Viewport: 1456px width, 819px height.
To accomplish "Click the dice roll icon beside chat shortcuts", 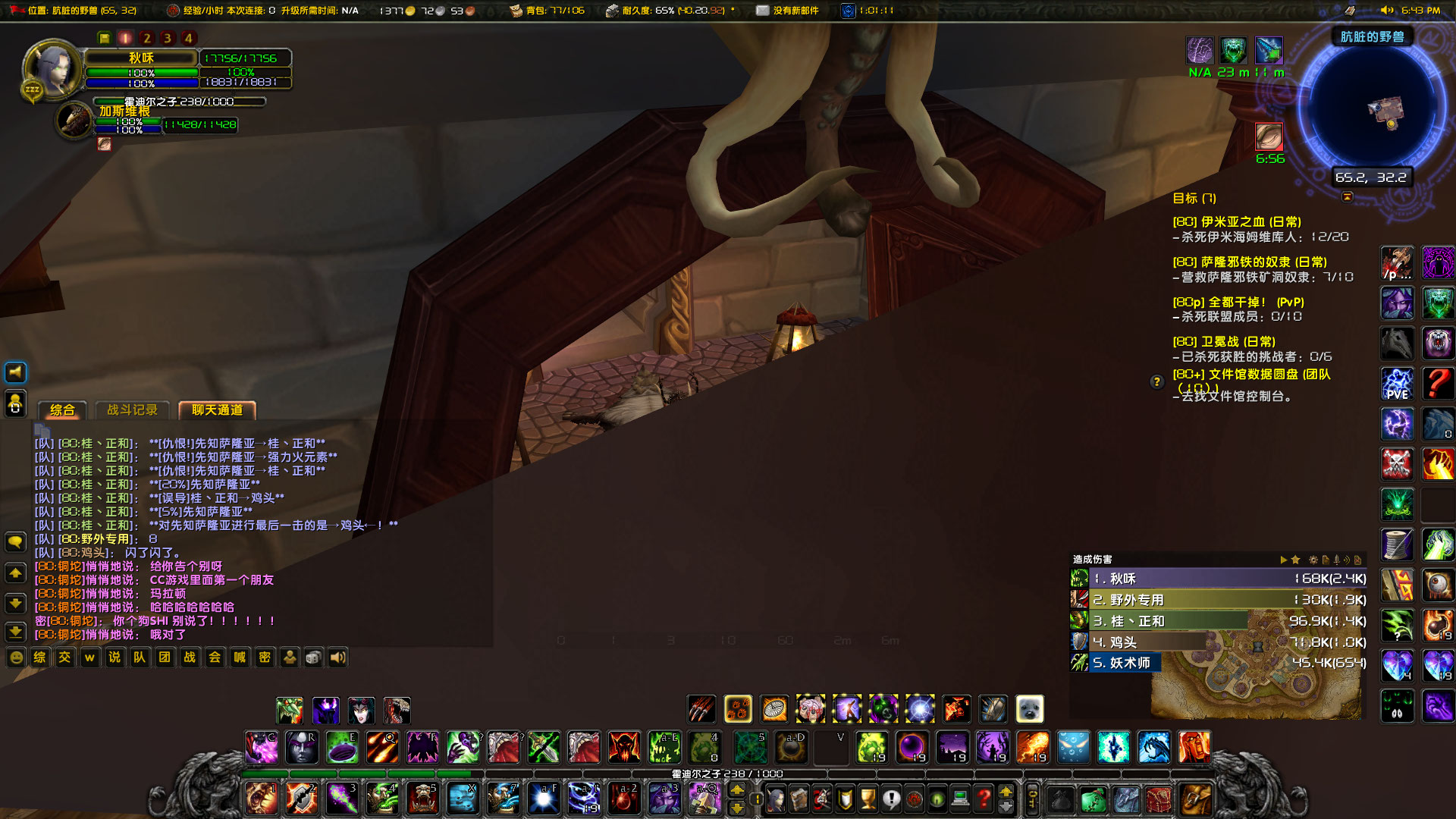I will 312,657.
